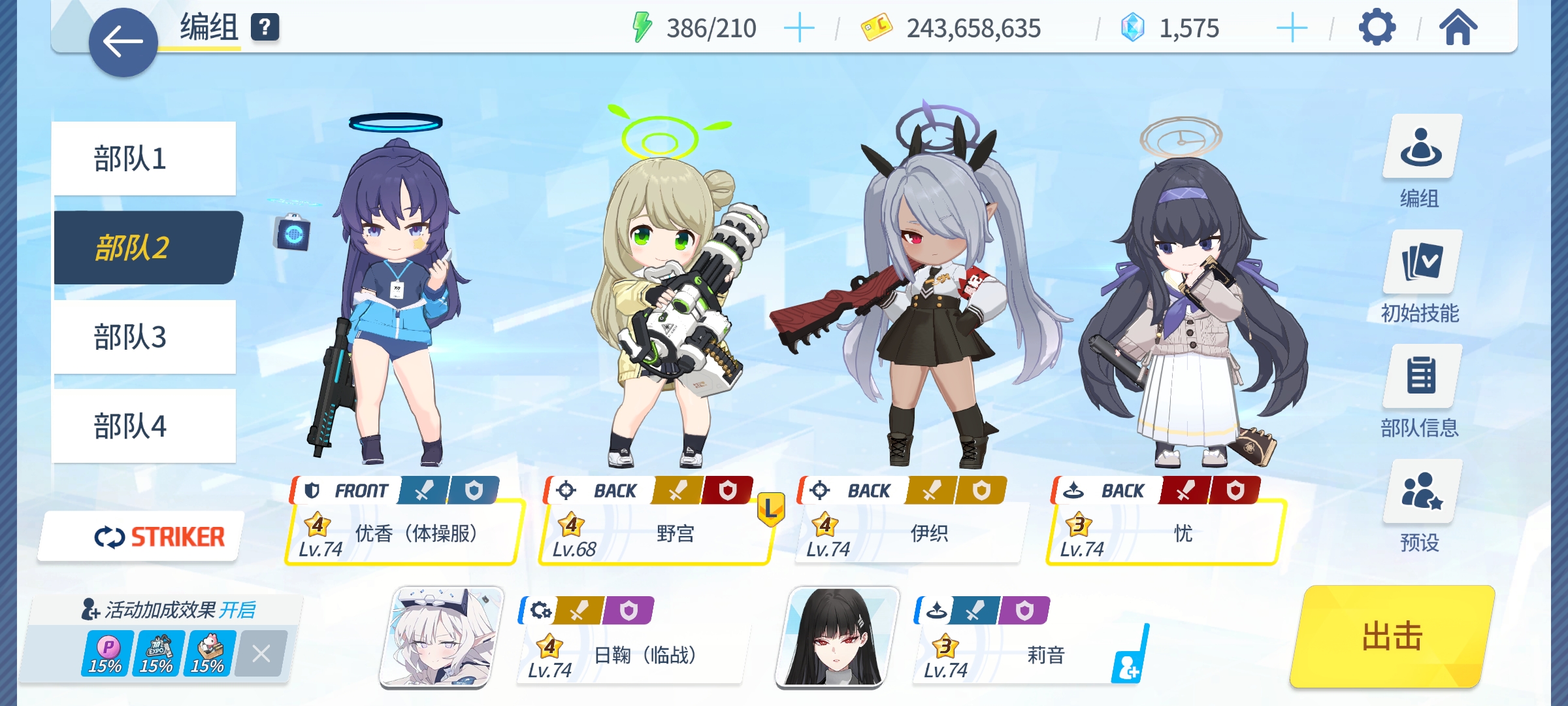The image size is (1568, 706).
Task: Toggle the STRIKER swap control
Action: pyautogui.click(x=159, y=535)
